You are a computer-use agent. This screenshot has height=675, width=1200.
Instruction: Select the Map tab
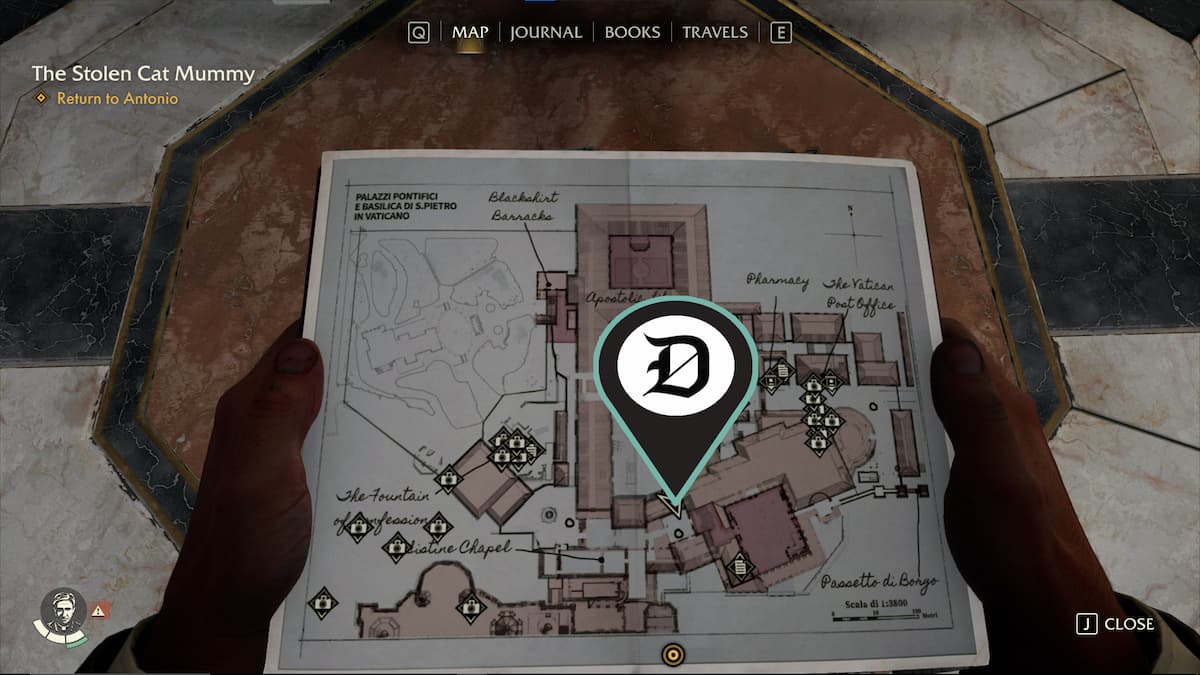click(470, 32)
